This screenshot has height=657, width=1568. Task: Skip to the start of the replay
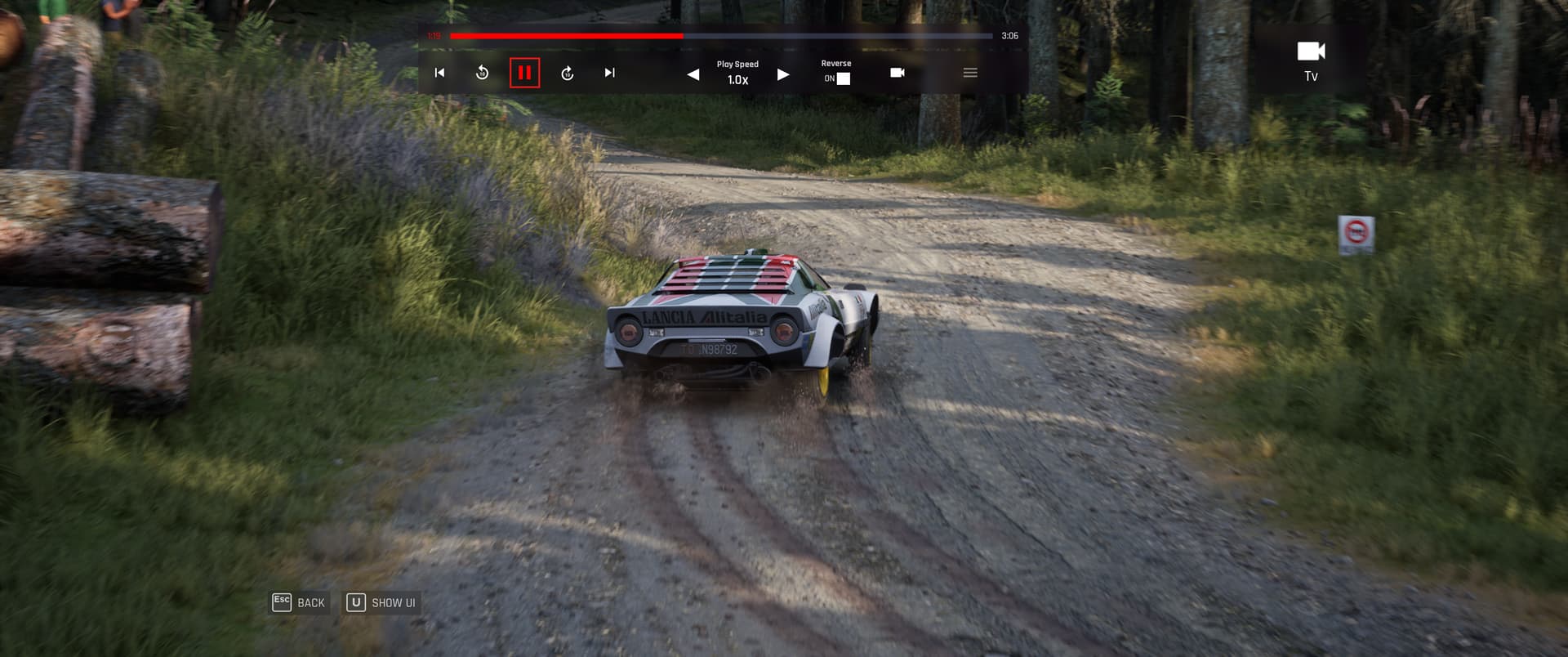pos(439,73)
